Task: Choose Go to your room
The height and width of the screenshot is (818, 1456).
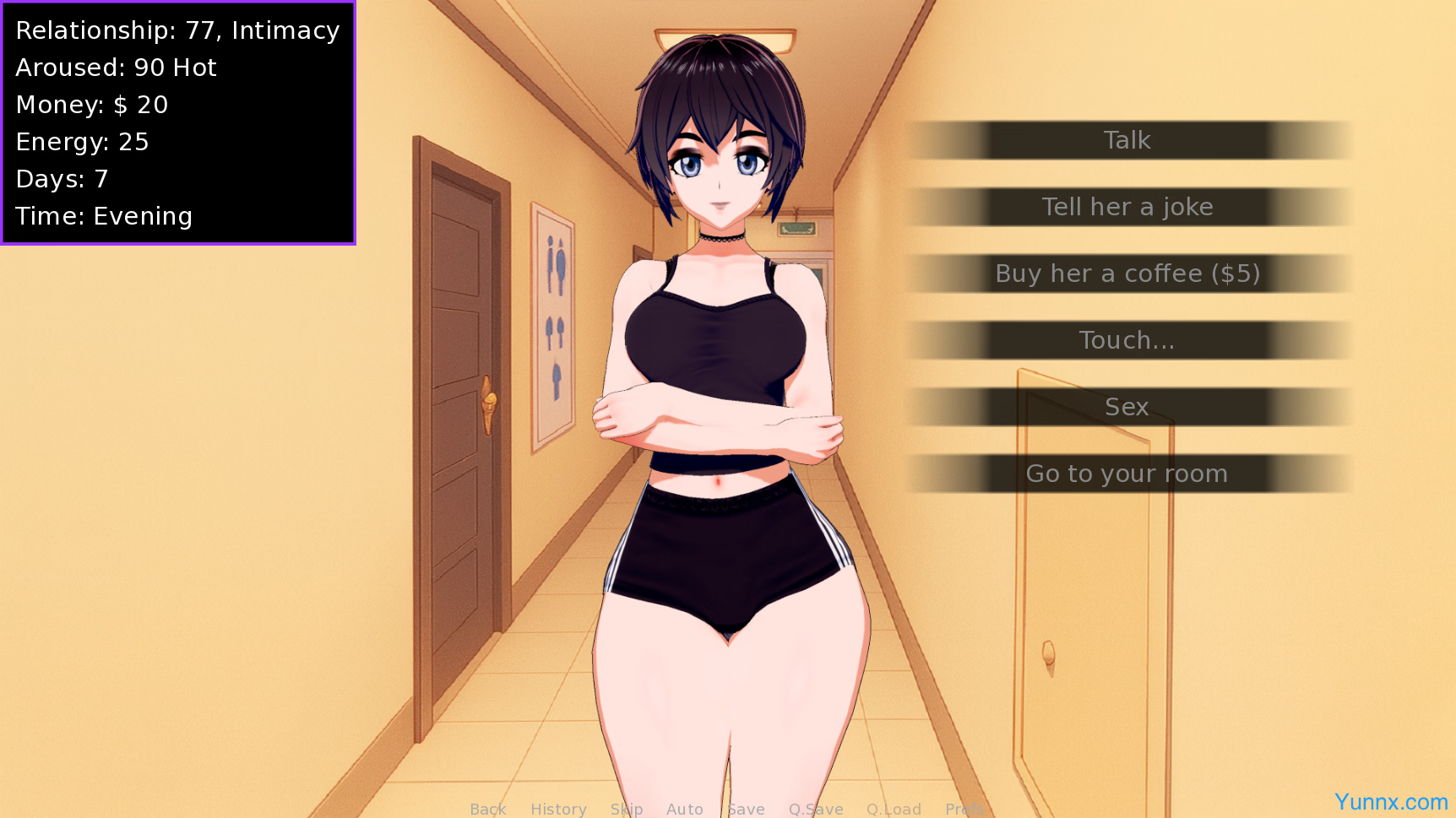Action: pyautogui.click(x=1127, y=474)
